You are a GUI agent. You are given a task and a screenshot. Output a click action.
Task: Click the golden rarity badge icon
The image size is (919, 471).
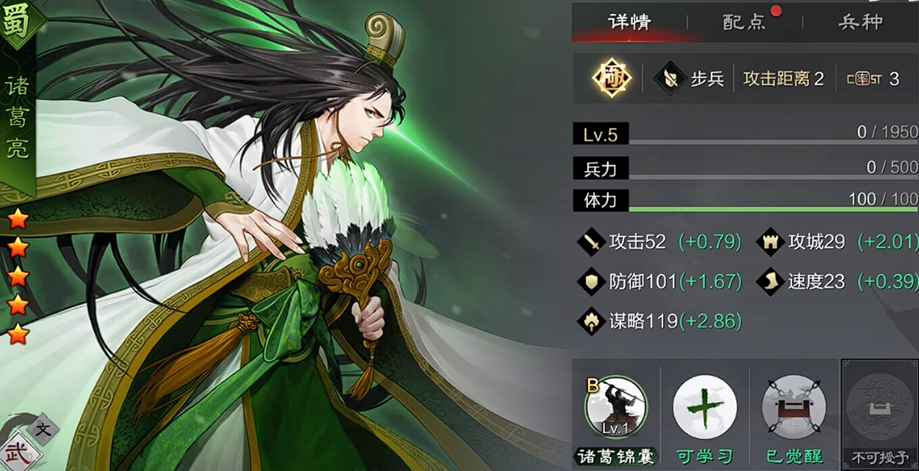[x=609, y=79]
